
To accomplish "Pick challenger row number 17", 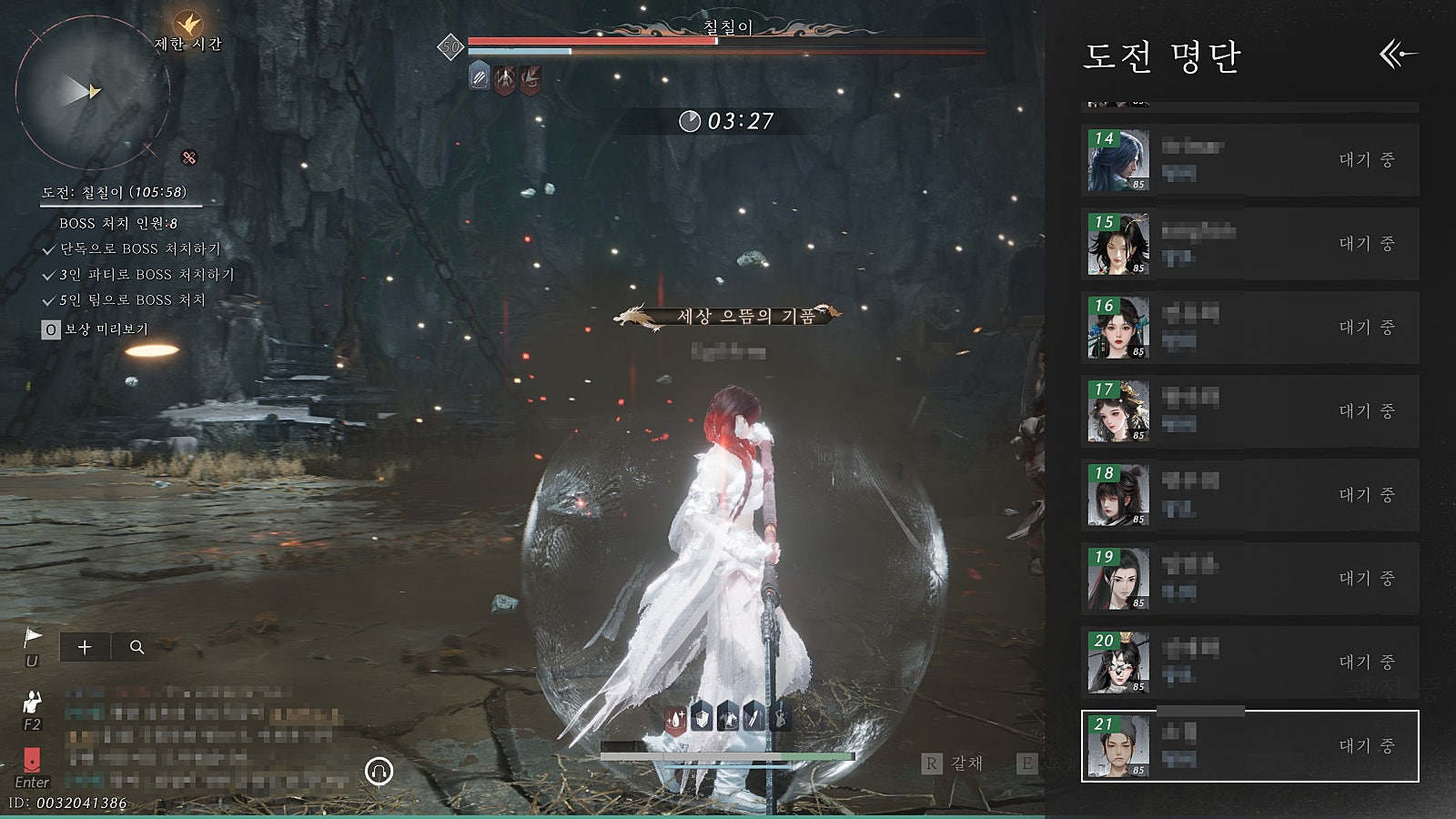I will tap(1249, 411).
